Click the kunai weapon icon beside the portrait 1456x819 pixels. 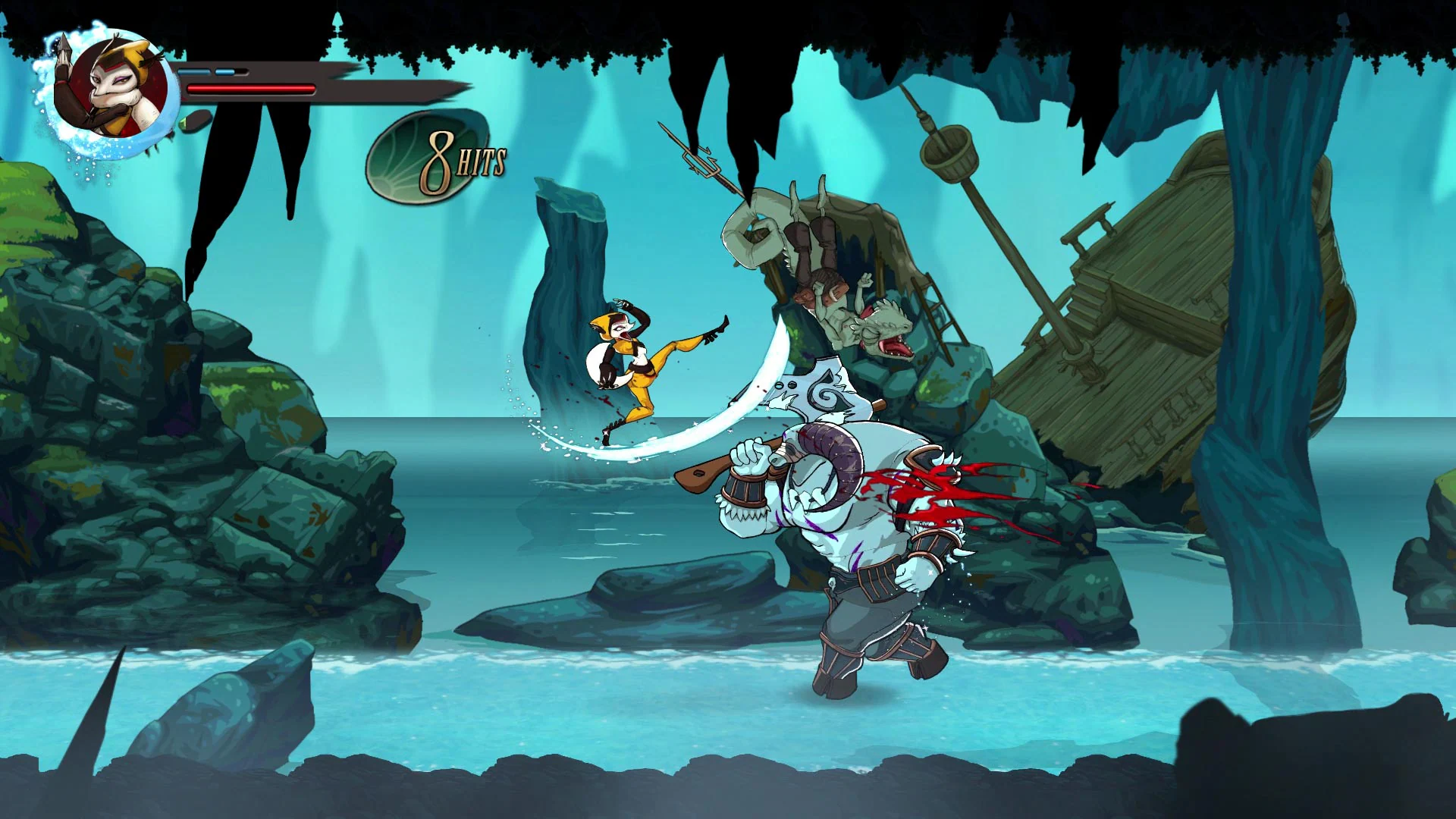[x=64, y=49]
